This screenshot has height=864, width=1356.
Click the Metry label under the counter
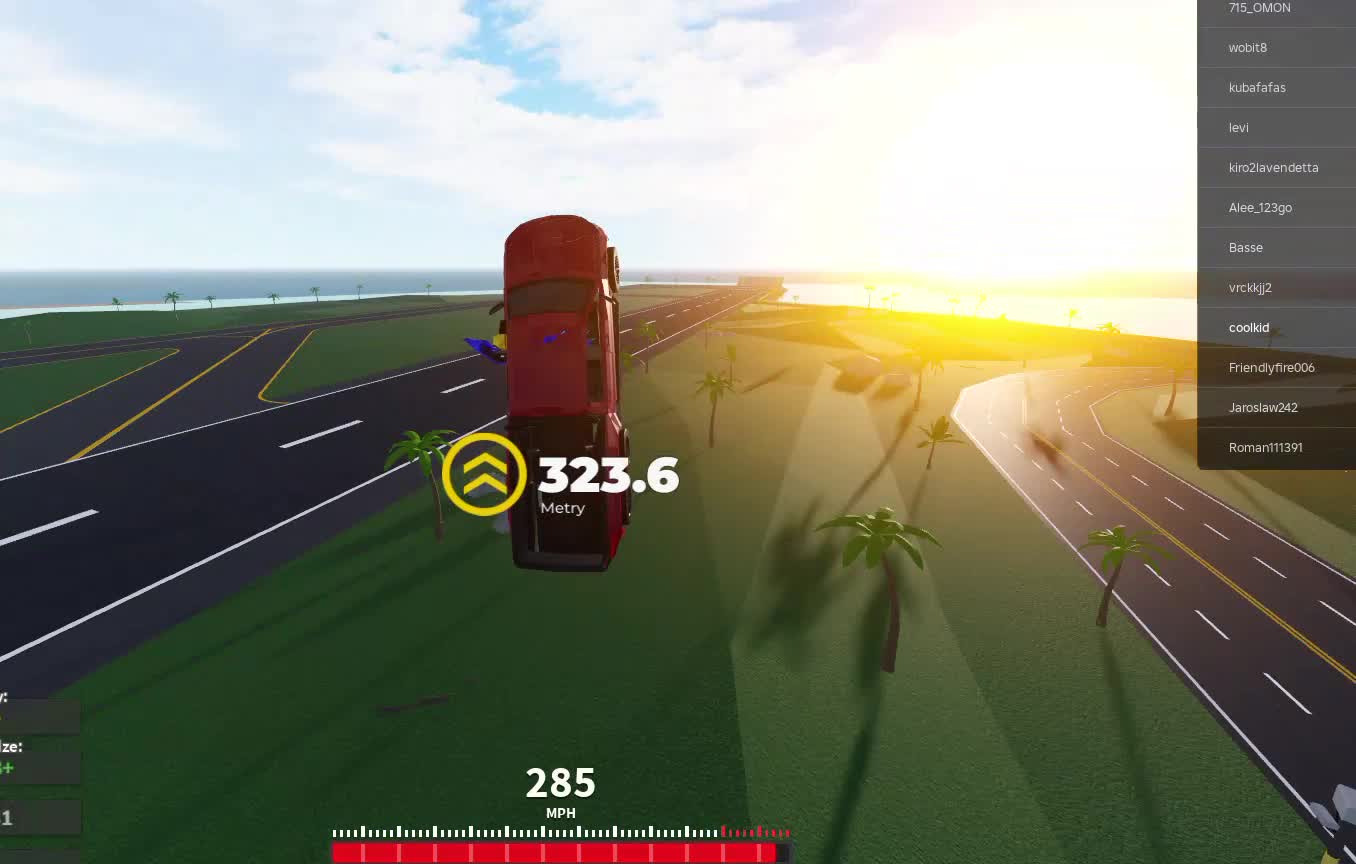tap(562, 508)
